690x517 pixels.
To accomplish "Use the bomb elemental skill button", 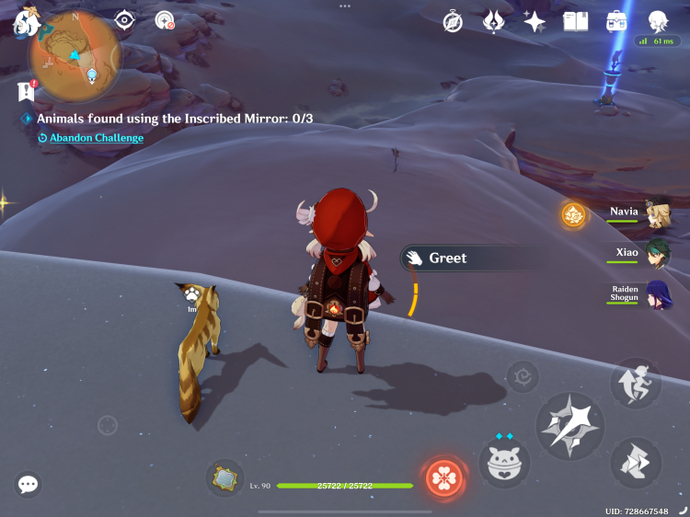I will click(505, 463).
